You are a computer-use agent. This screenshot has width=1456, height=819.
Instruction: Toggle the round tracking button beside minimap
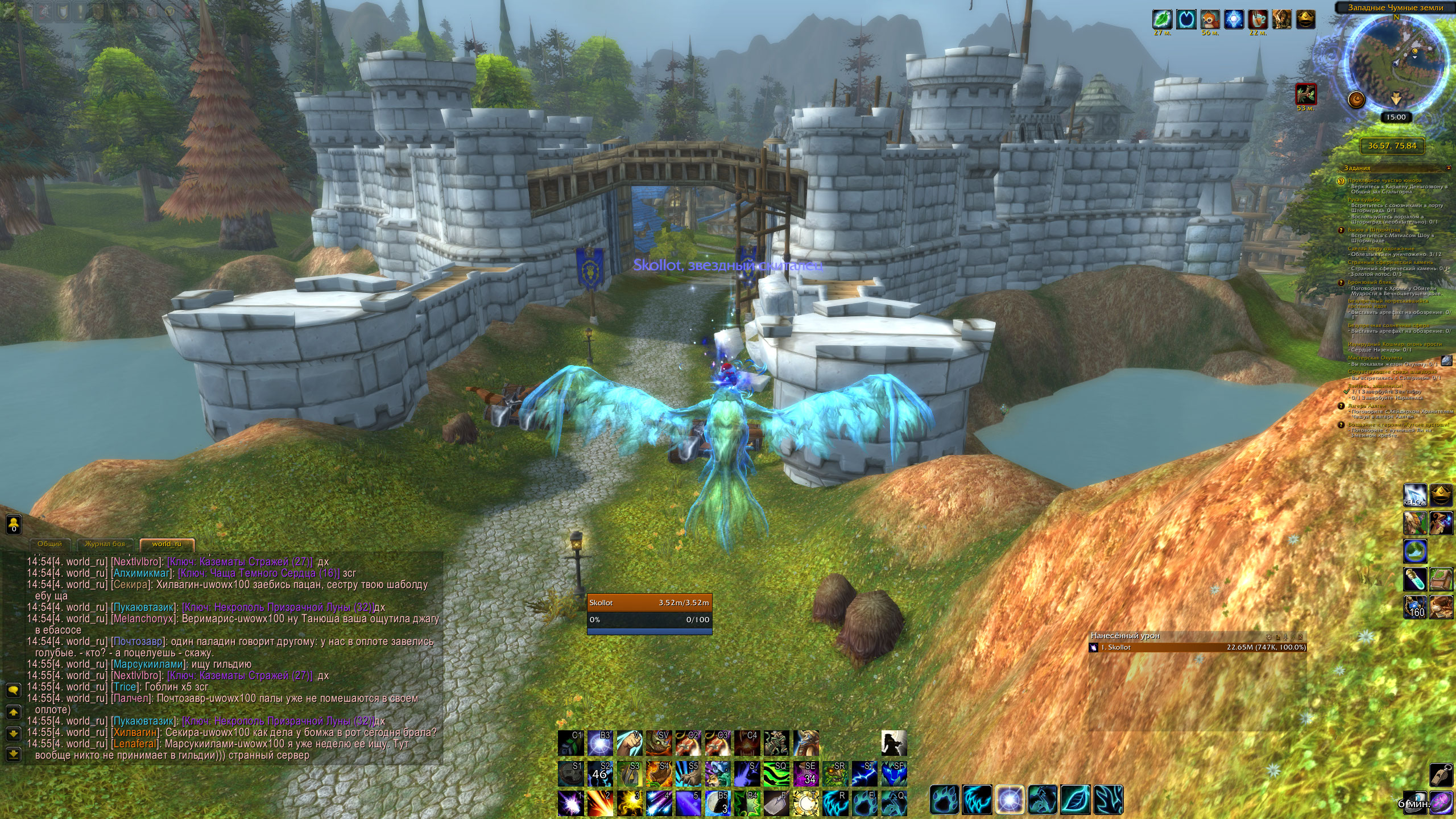1356,100
